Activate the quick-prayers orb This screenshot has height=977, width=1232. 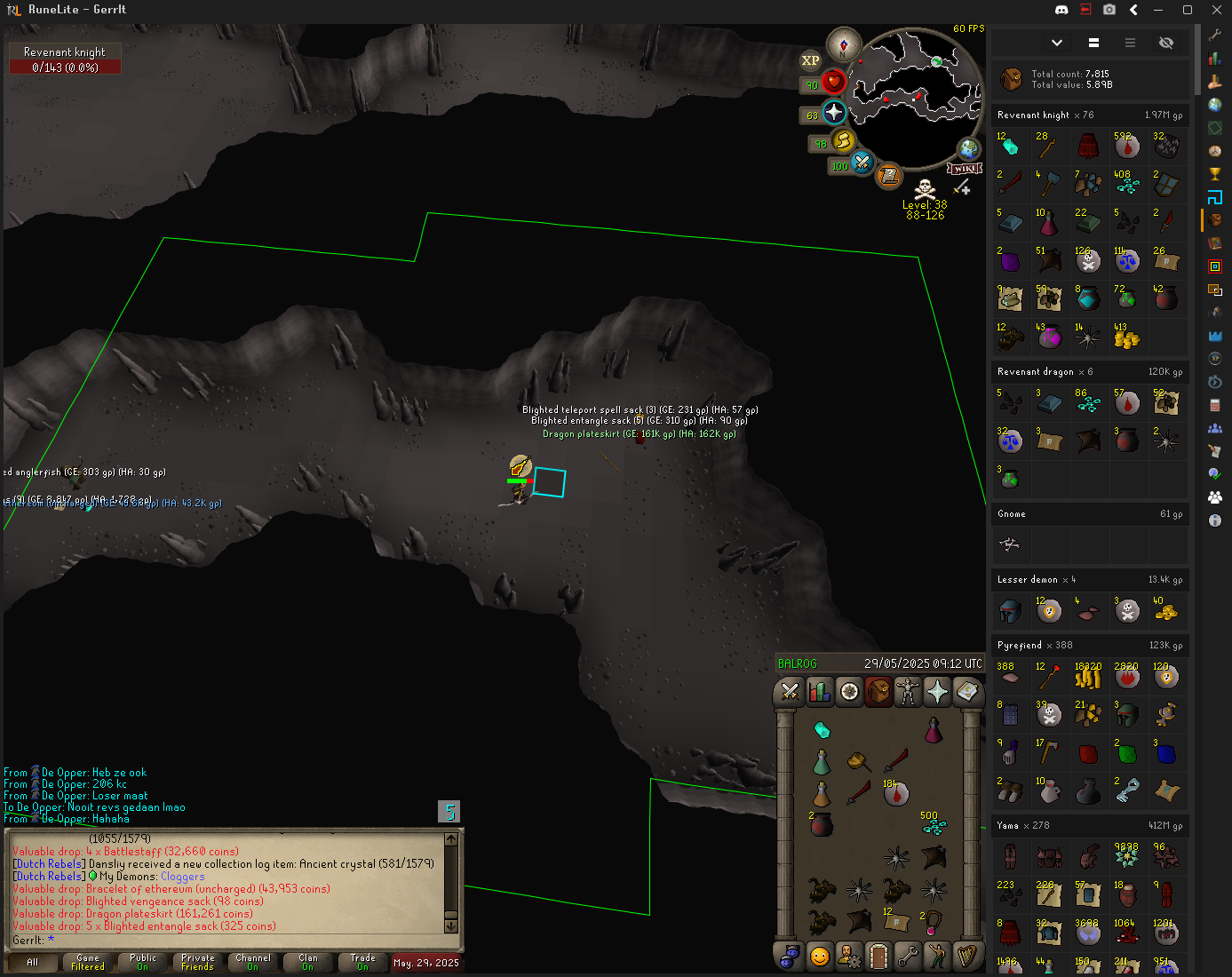833,113
